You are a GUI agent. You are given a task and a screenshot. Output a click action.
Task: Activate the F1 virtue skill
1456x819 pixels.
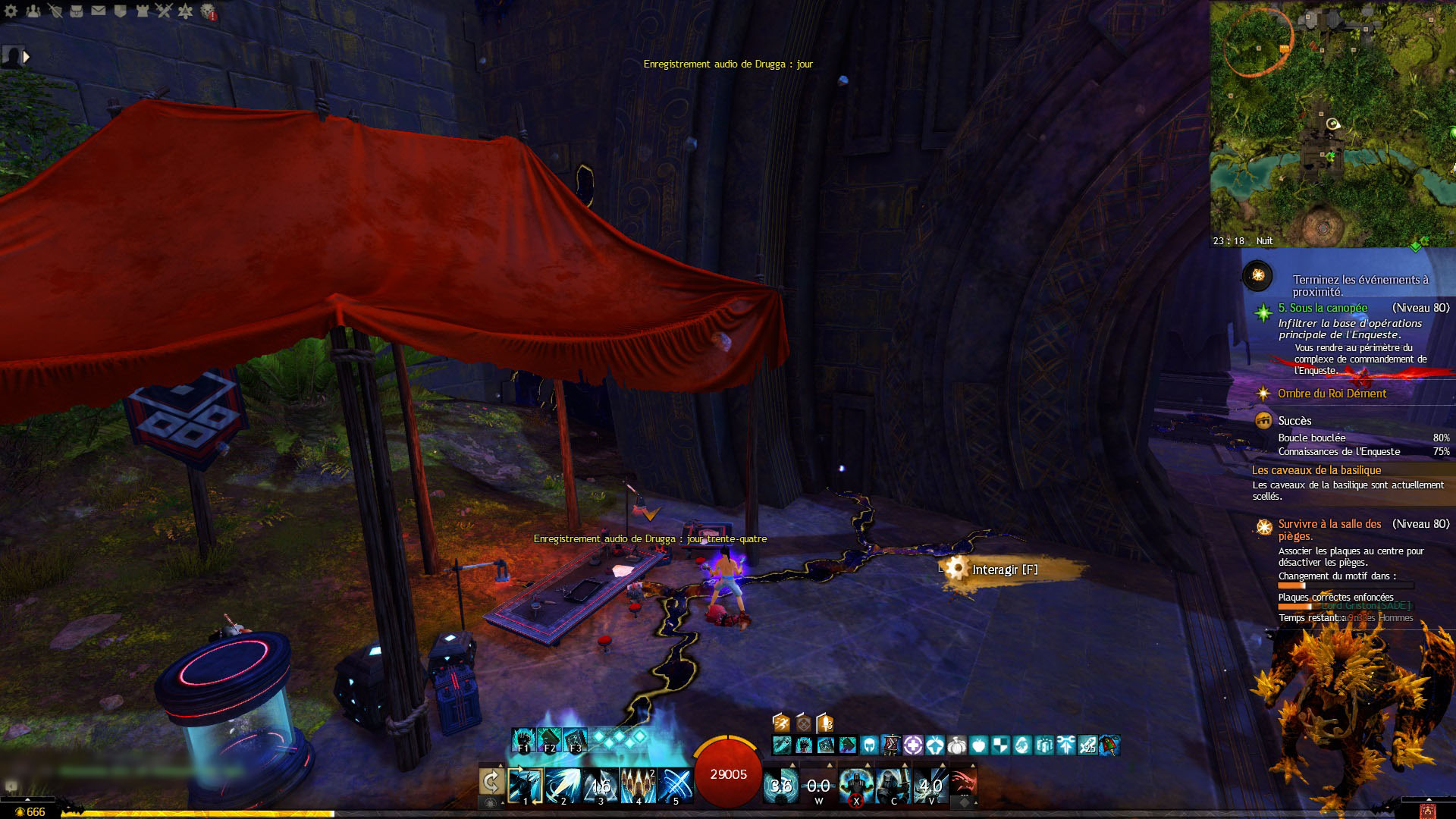523,740
